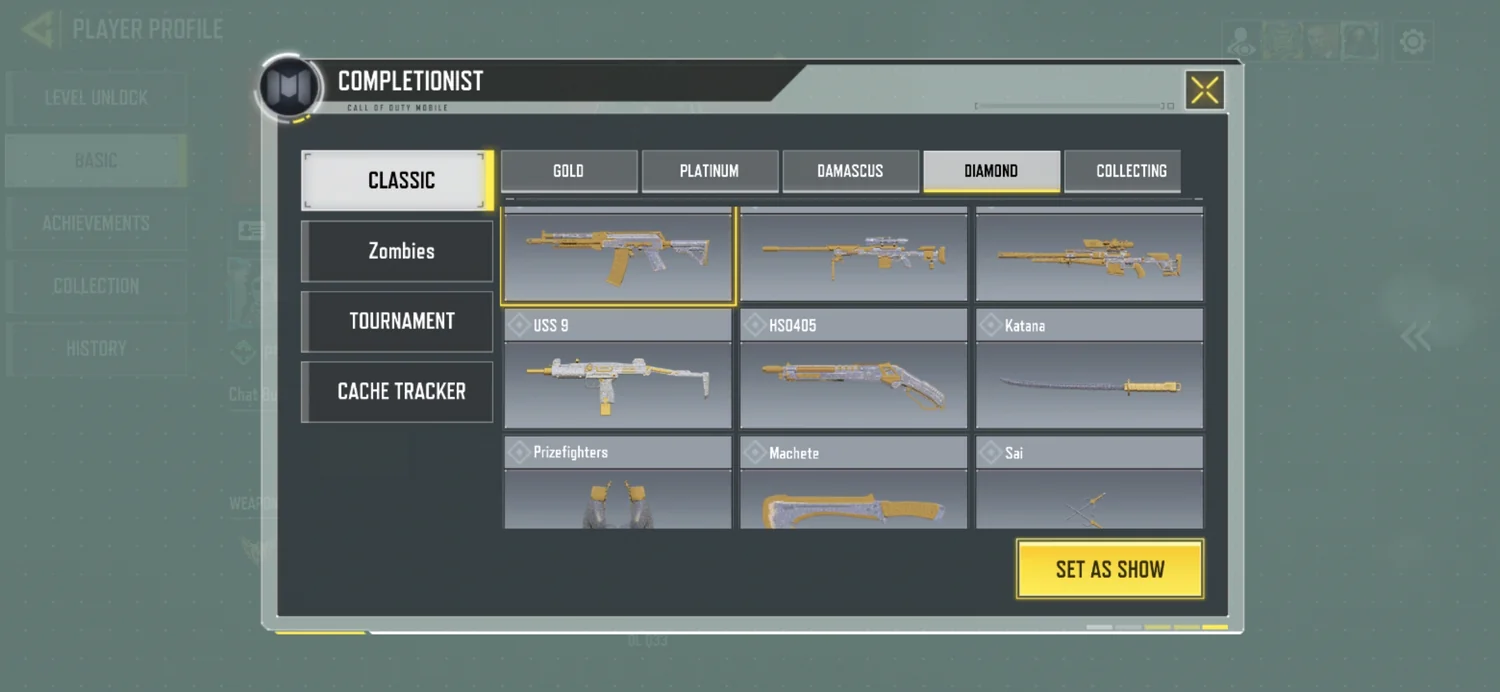The height and width of the screenshot is (692, 1500).
Task: Choose the Machete tile
Action: point(853,484)
